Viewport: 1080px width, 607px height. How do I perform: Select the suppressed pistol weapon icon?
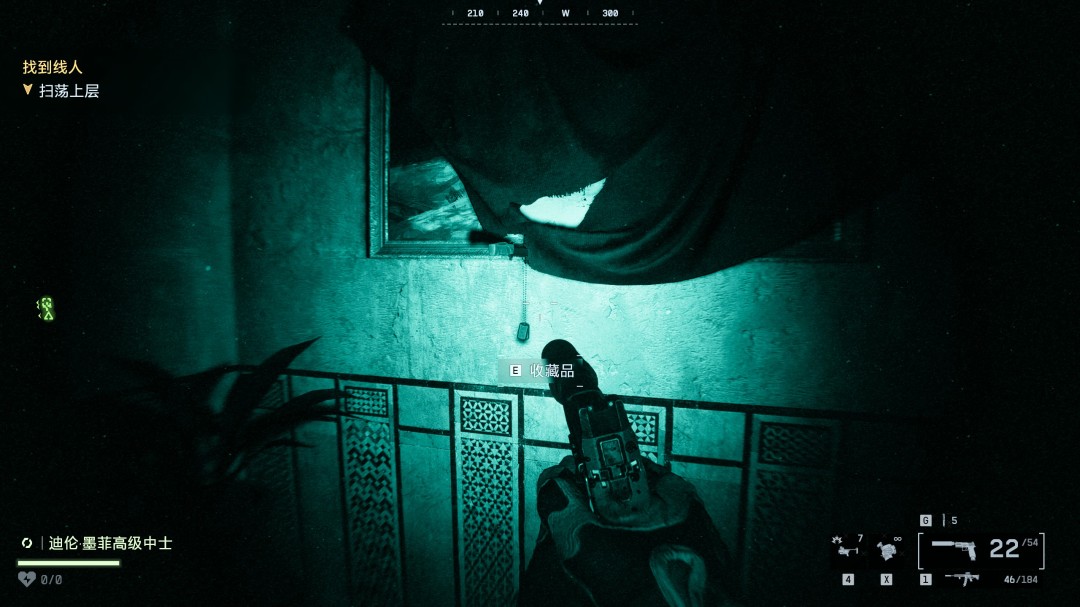pos(952,548)
